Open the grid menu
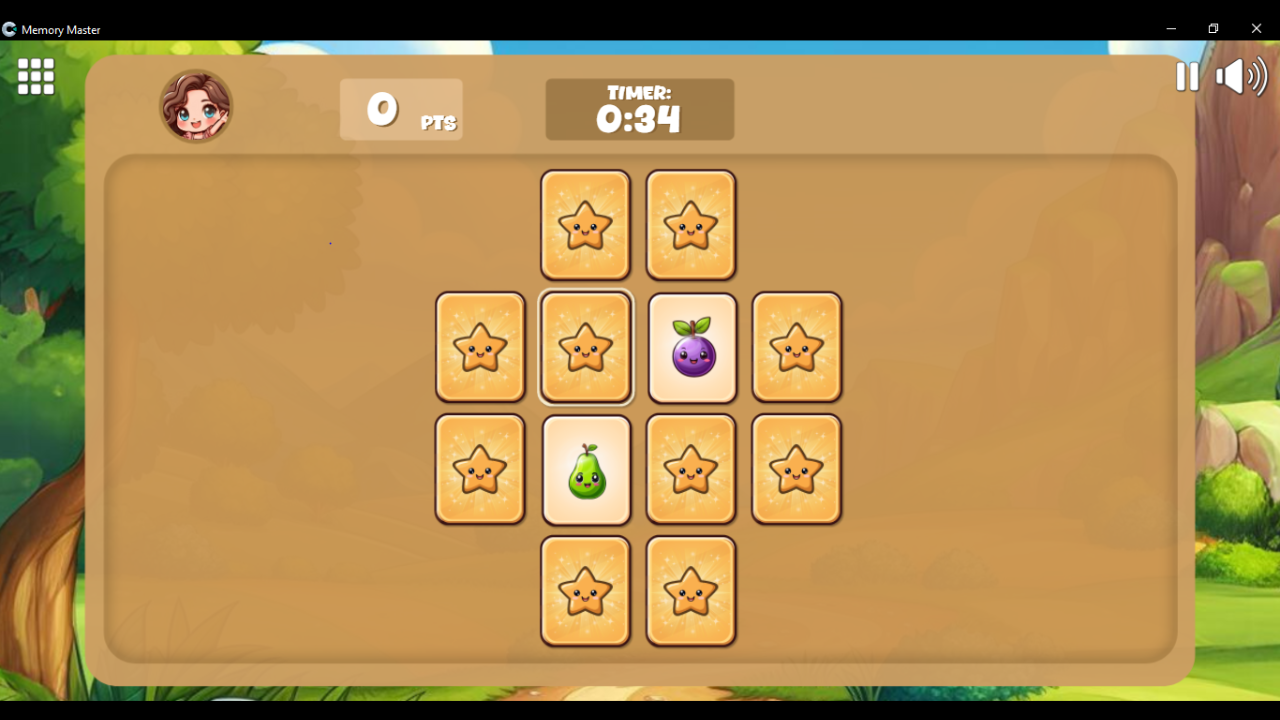This screenshot has height=720, width=1280. click(x=35, y=77)
